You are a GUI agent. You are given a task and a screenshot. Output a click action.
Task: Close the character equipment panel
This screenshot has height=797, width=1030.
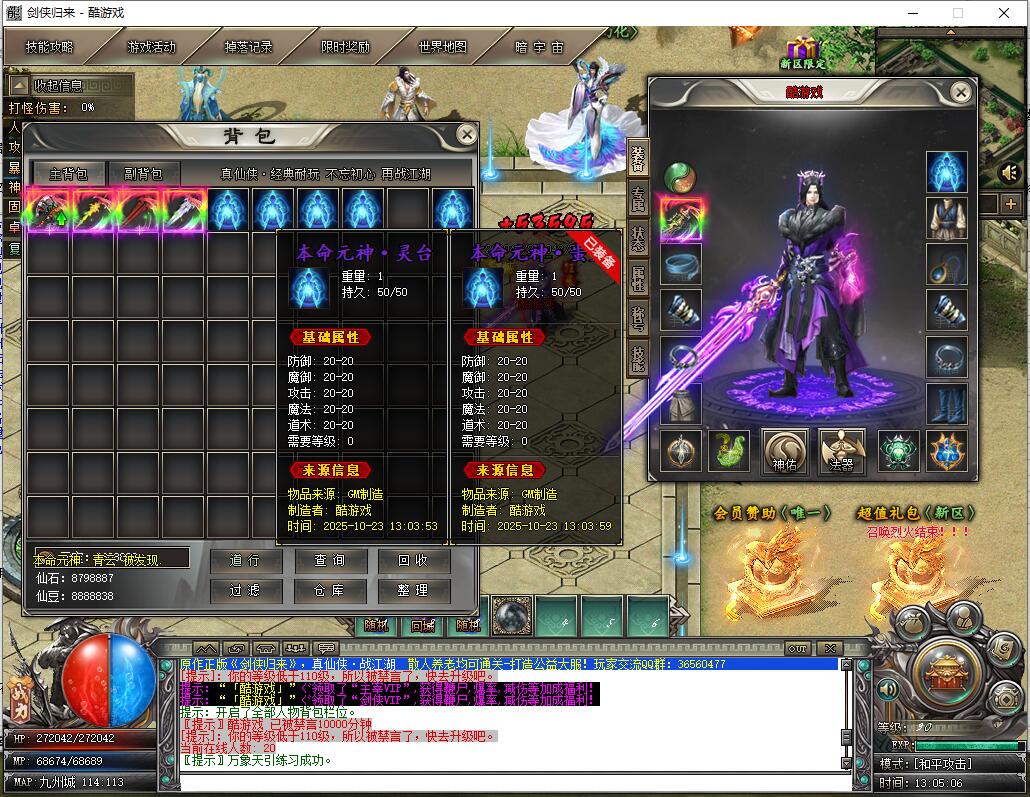(x=960, y=93)
